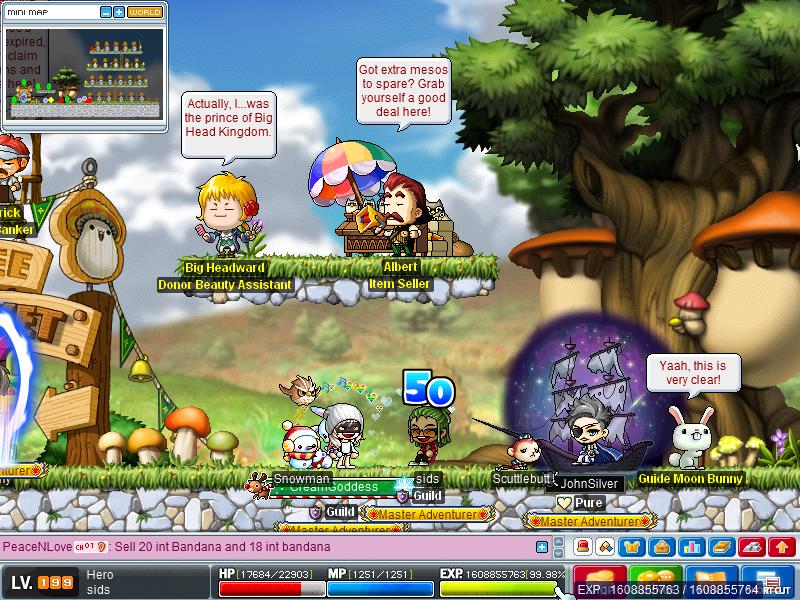The image size is (800, 600).
Task: Minimize the mini map with the minus button
Action: click(x=107, y=12)
